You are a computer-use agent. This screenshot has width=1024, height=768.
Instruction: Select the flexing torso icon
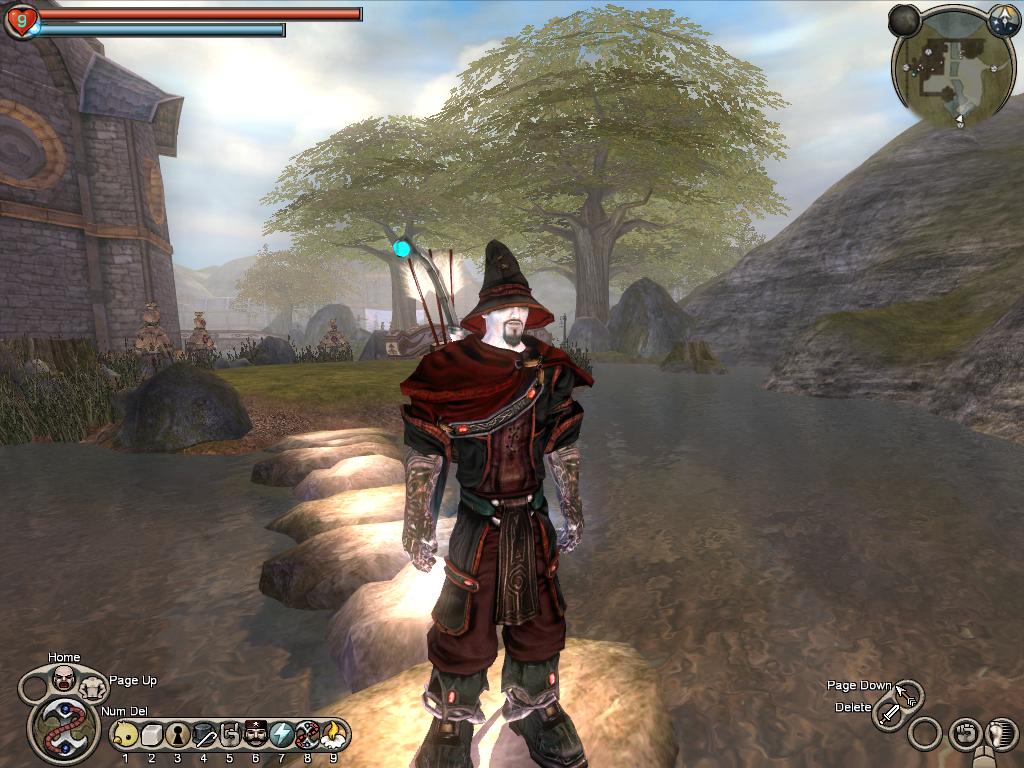point(93,687)
